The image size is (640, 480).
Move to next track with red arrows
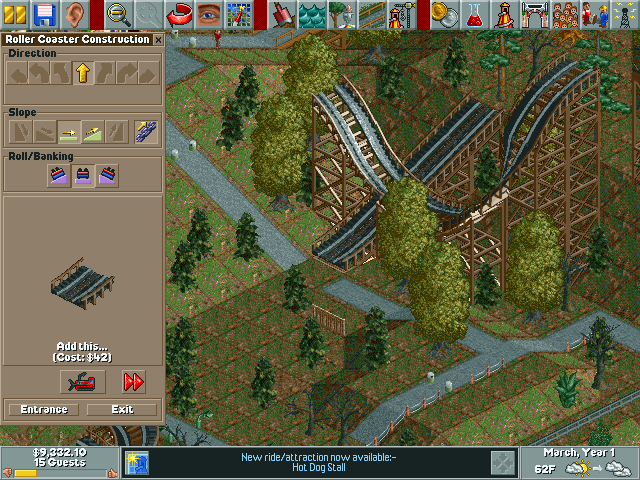(133, 381)
